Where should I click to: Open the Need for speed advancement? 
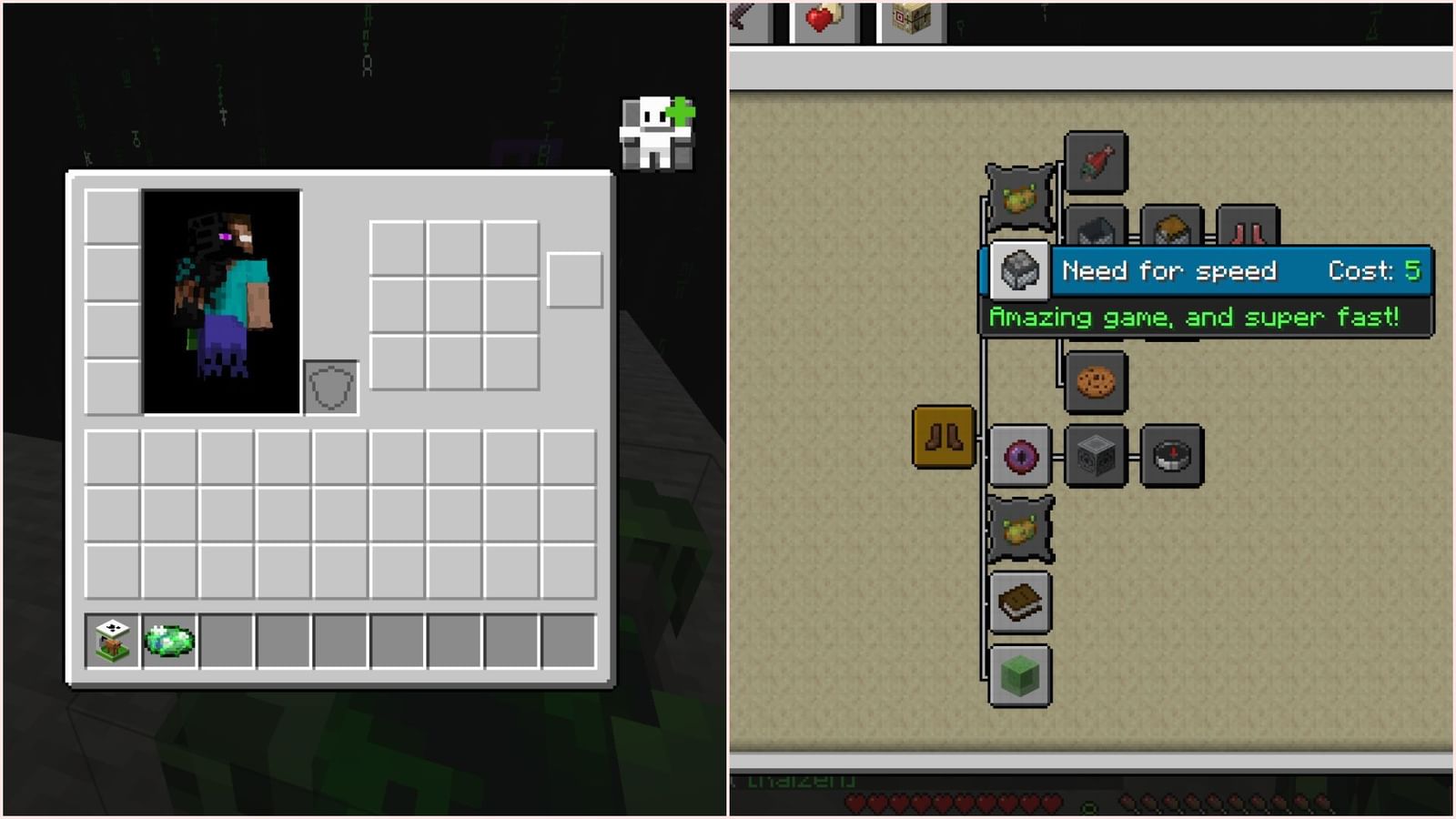[1019, 270]
